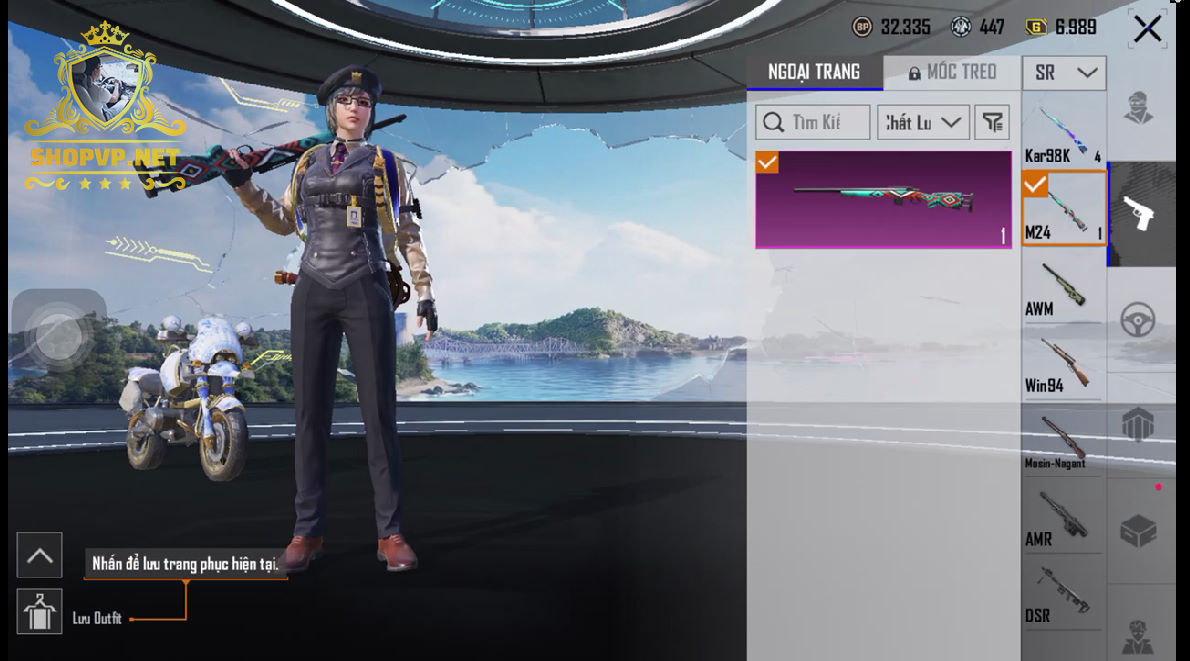
Task: Pick the Mosin-Nagant entry
Action: point(1062,441)
